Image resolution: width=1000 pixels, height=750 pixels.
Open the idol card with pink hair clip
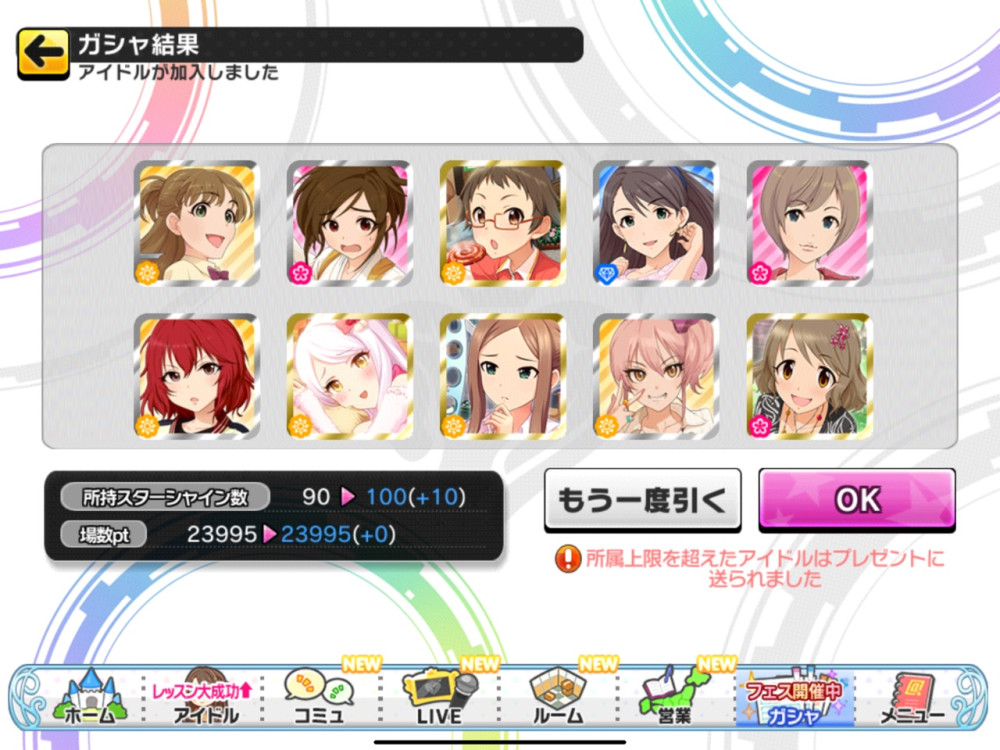pos(809,377)
